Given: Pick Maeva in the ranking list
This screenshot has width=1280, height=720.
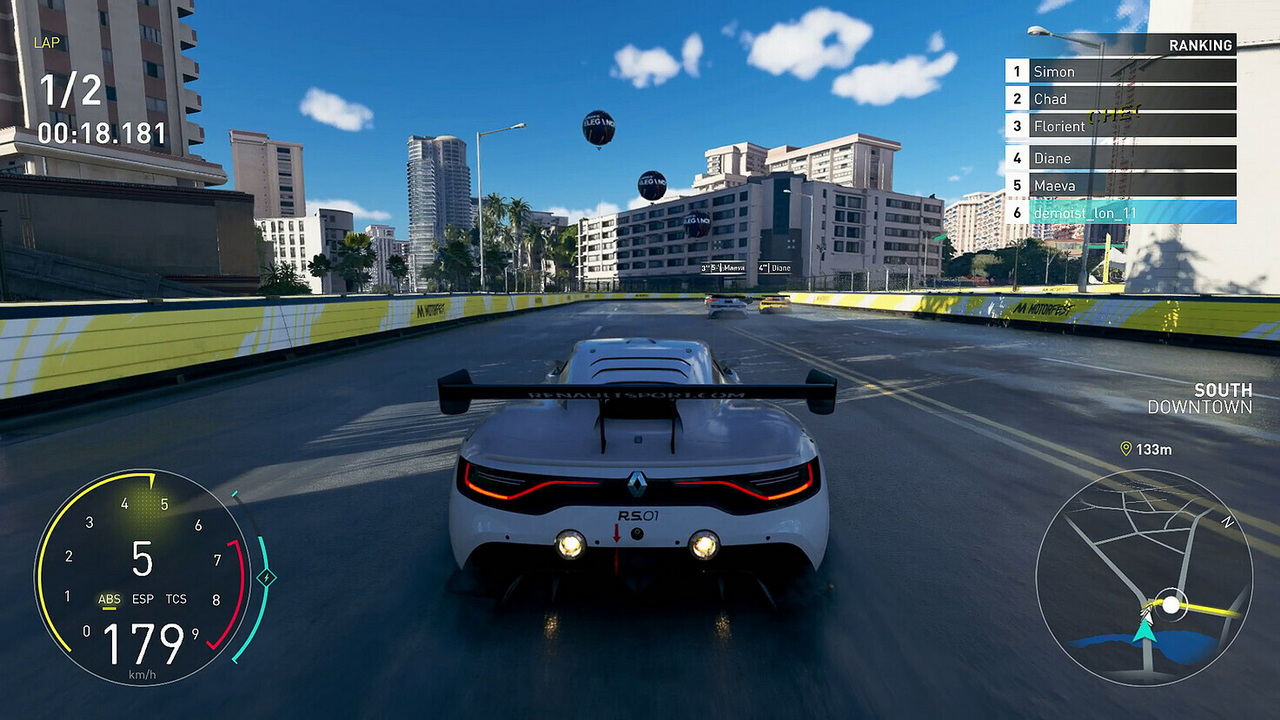Looking at the screenshot, I should tap(1120, 185).
